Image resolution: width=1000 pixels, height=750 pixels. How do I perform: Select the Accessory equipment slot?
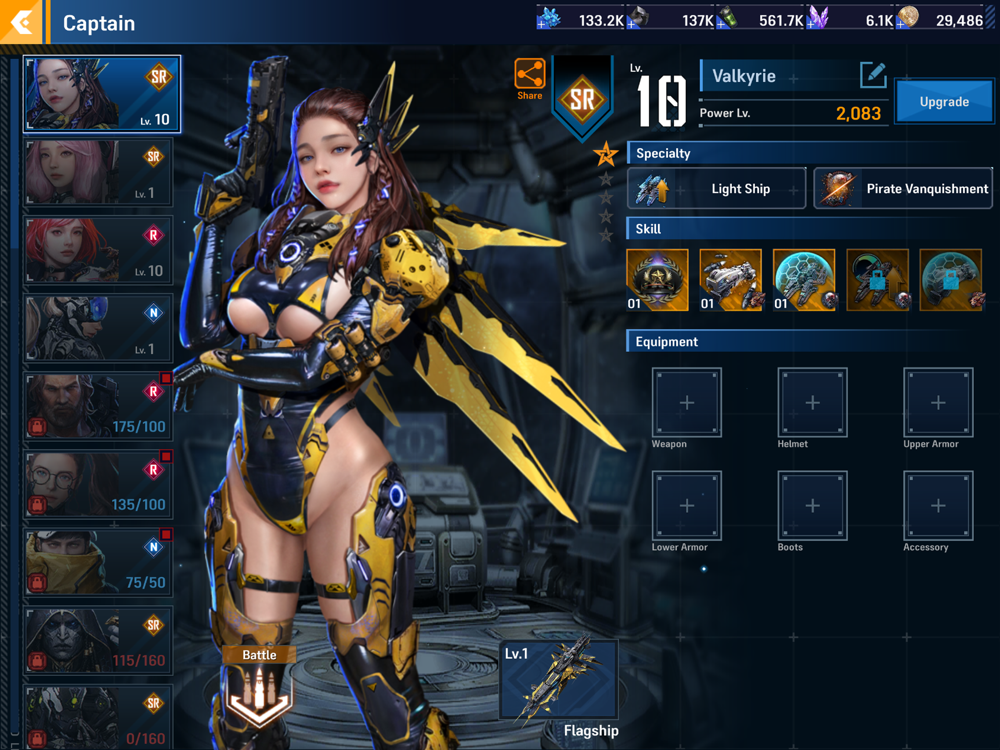(937, 506)
